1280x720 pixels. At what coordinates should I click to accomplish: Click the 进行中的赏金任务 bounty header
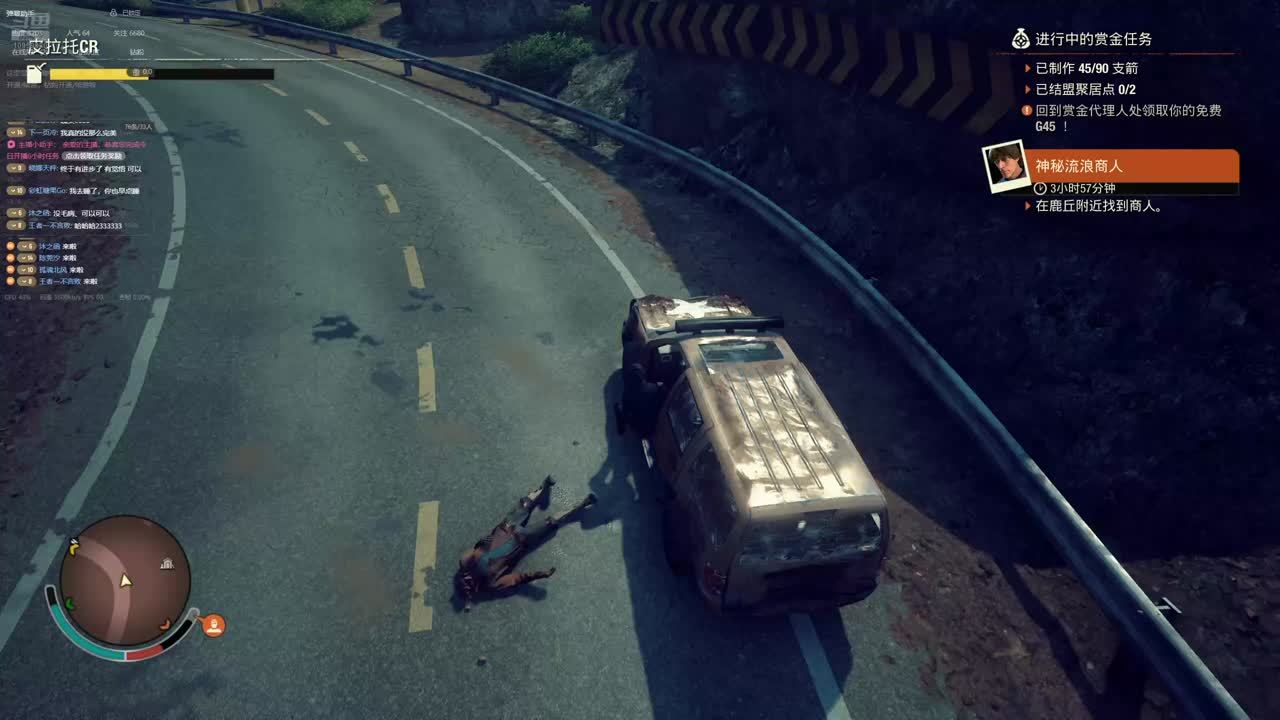[x=1092, y=39]
